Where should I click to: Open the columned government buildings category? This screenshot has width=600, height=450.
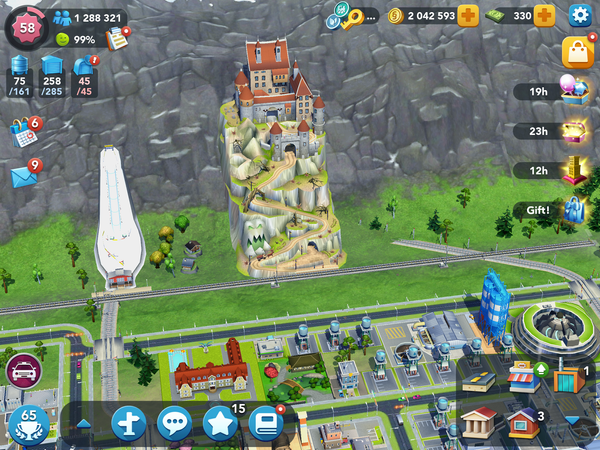[479, 420]
